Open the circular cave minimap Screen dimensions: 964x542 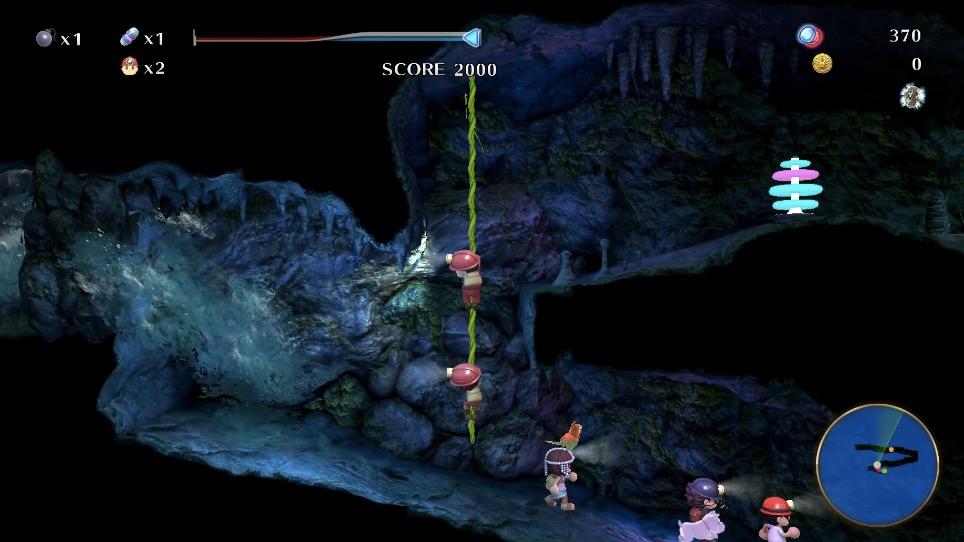[x=877, y=464]
